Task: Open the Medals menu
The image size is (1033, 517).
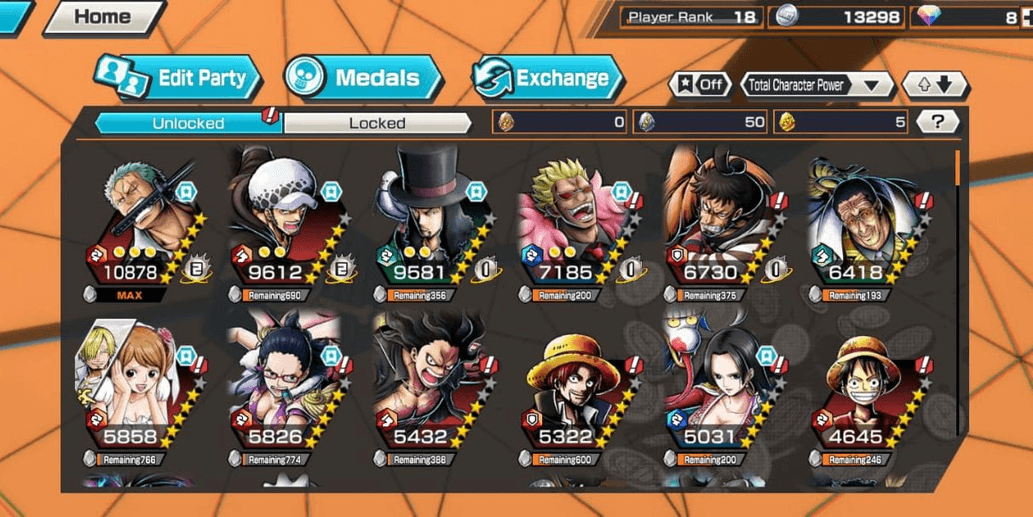Action: [362, 78]
